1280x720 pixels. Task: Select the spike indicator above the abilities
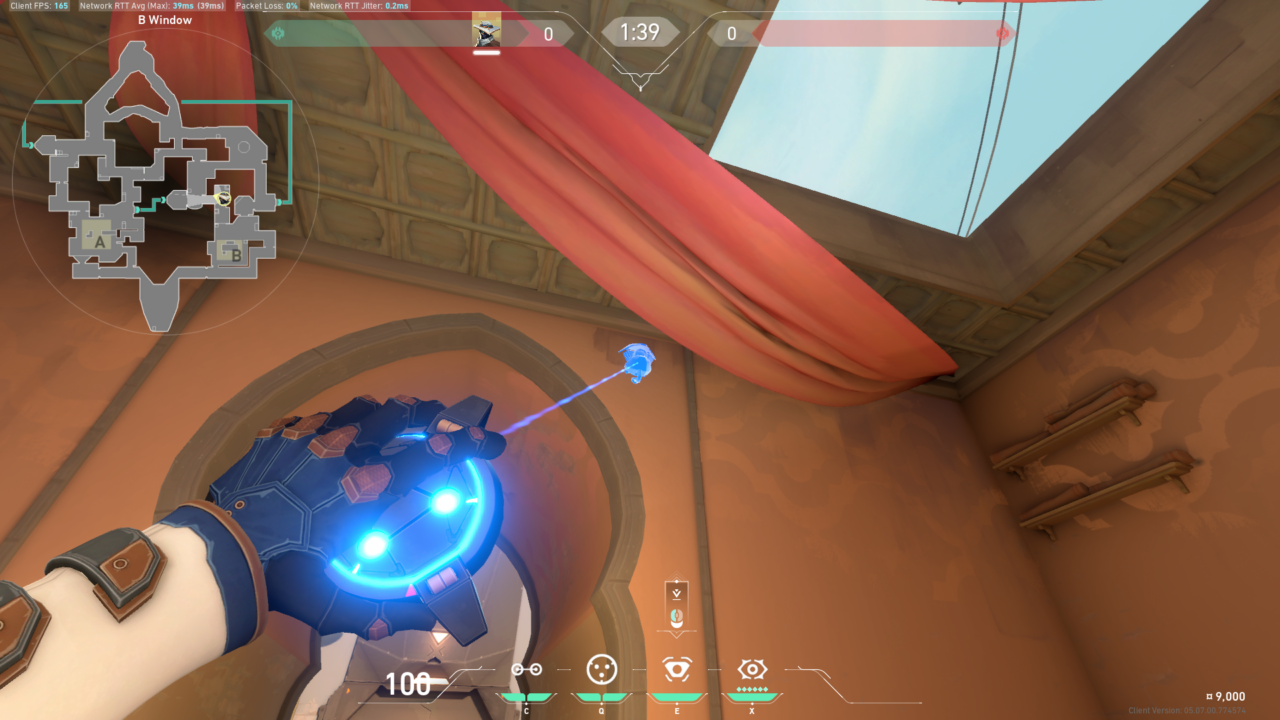(677, 607)
